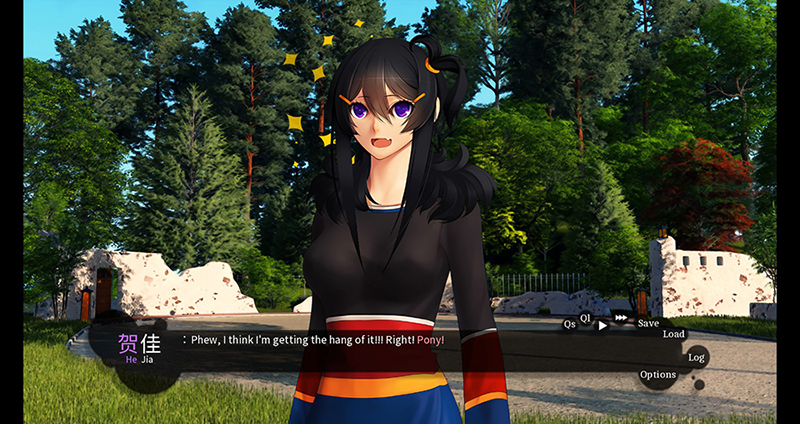Show the dialogue Log
Screen dimensions: 800x424
pos(696,357)
